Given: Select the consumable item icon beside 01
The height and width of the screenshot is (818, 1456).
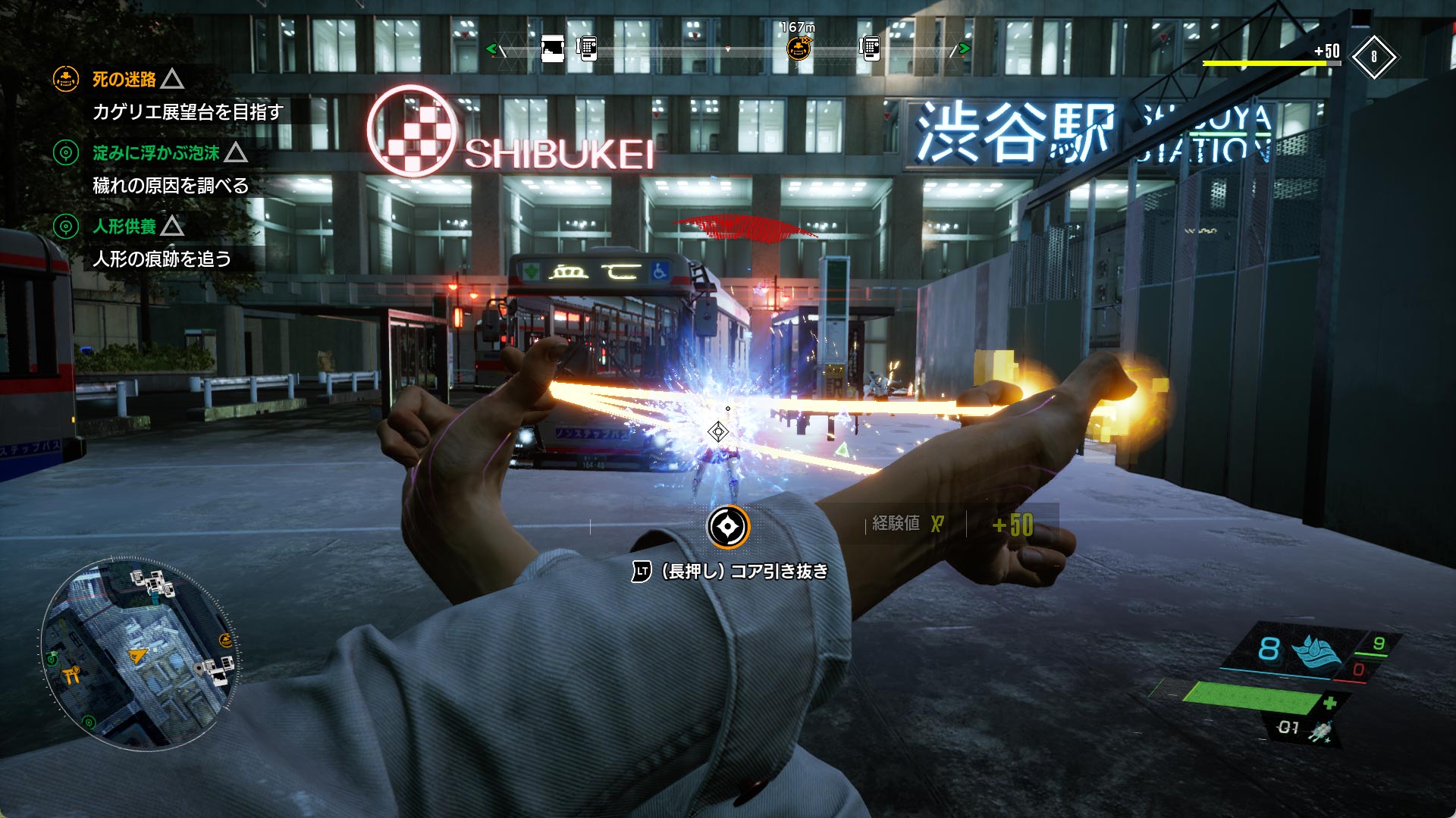Looking at the screenshot, I should tap(1322, 731).
